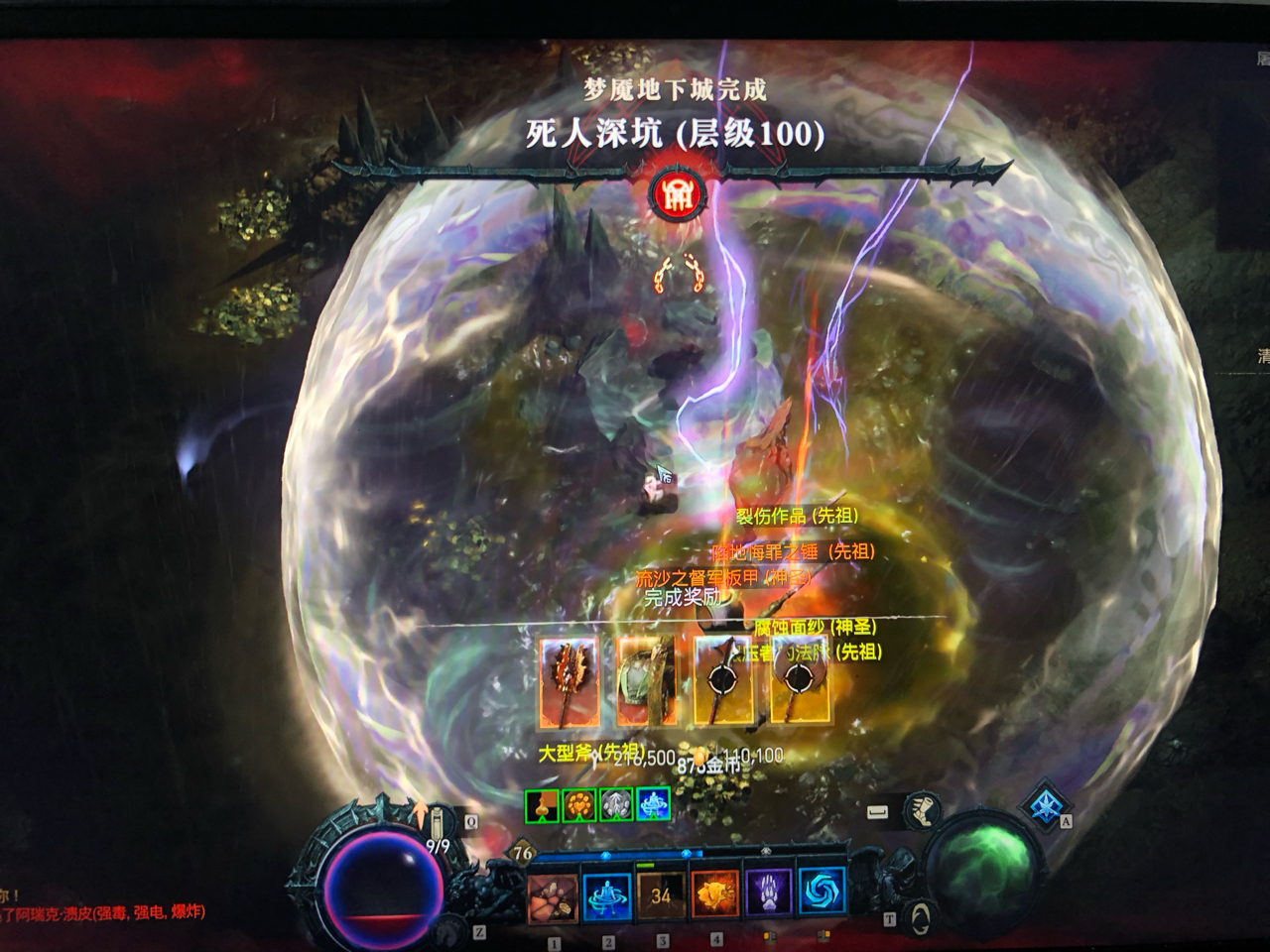
Task: Click the boot movement icon near the minimap
Action: tap(924, 811)
